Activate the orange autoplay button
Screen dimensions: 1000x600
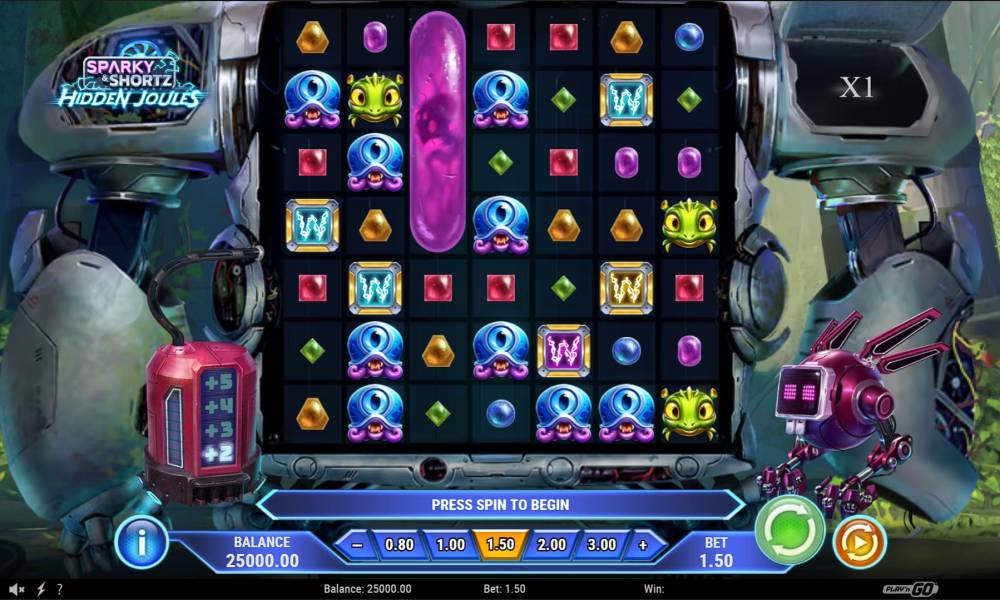[x=859, y=543]
